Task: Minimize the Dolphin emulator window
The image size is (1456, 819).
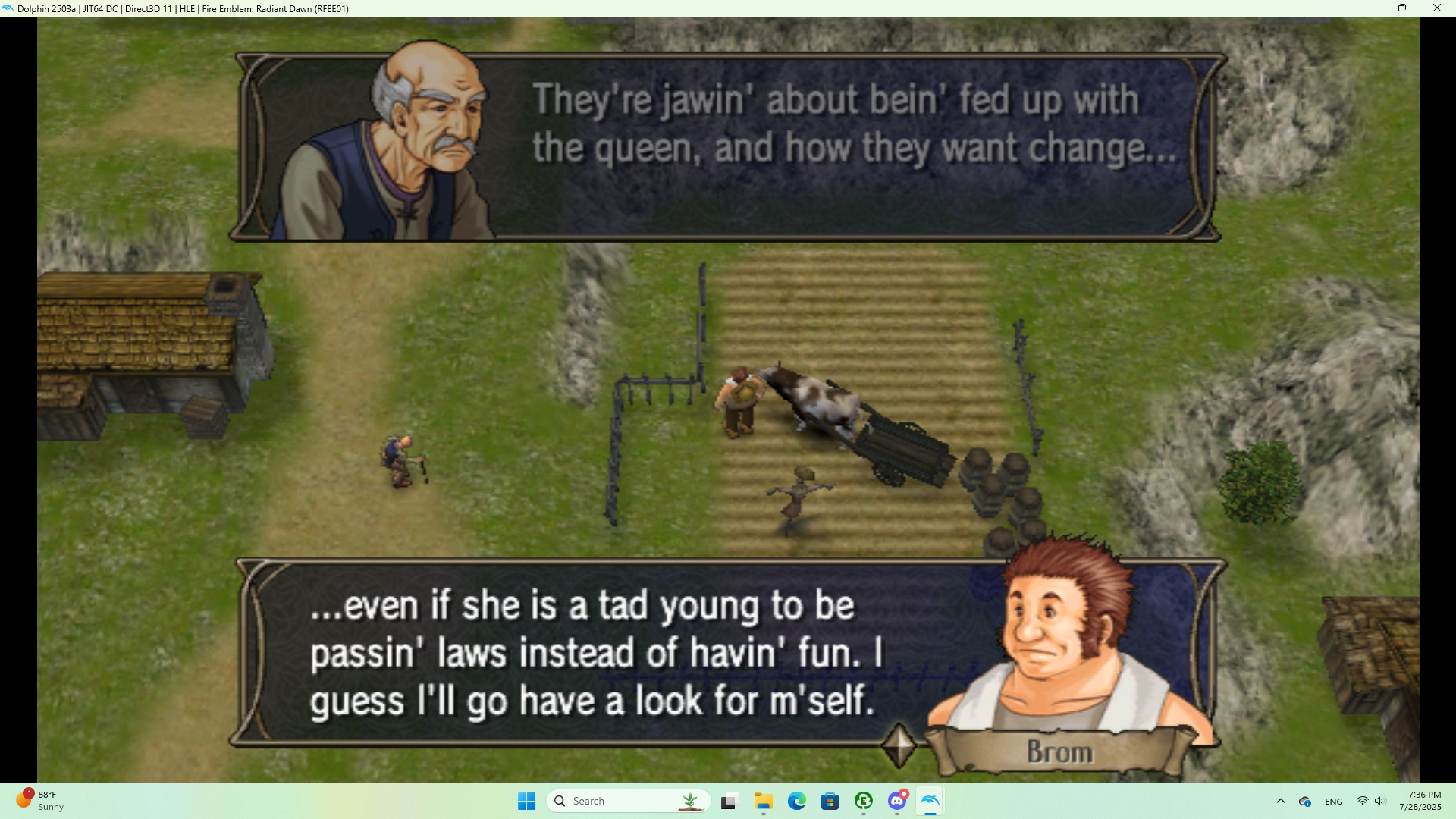Action: point(1368,8)
